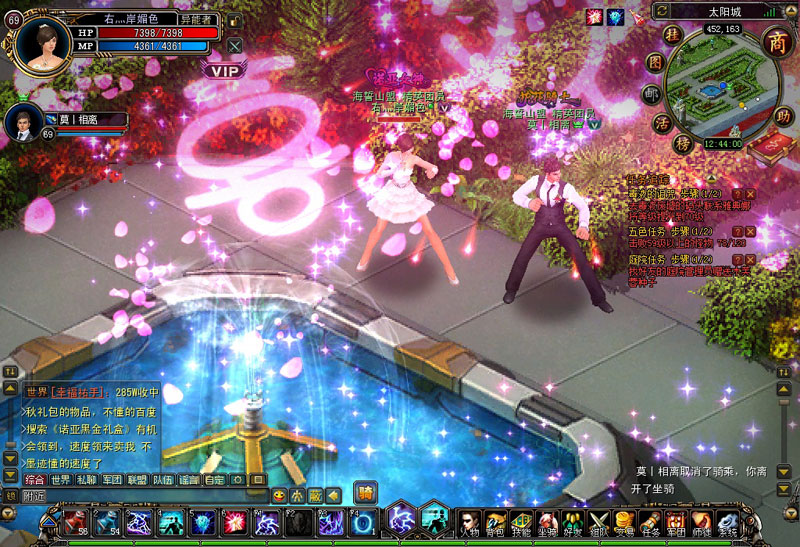Open the 人物 character panel
Viewport: 800px width, 547px height.
(x=468, y=522)
